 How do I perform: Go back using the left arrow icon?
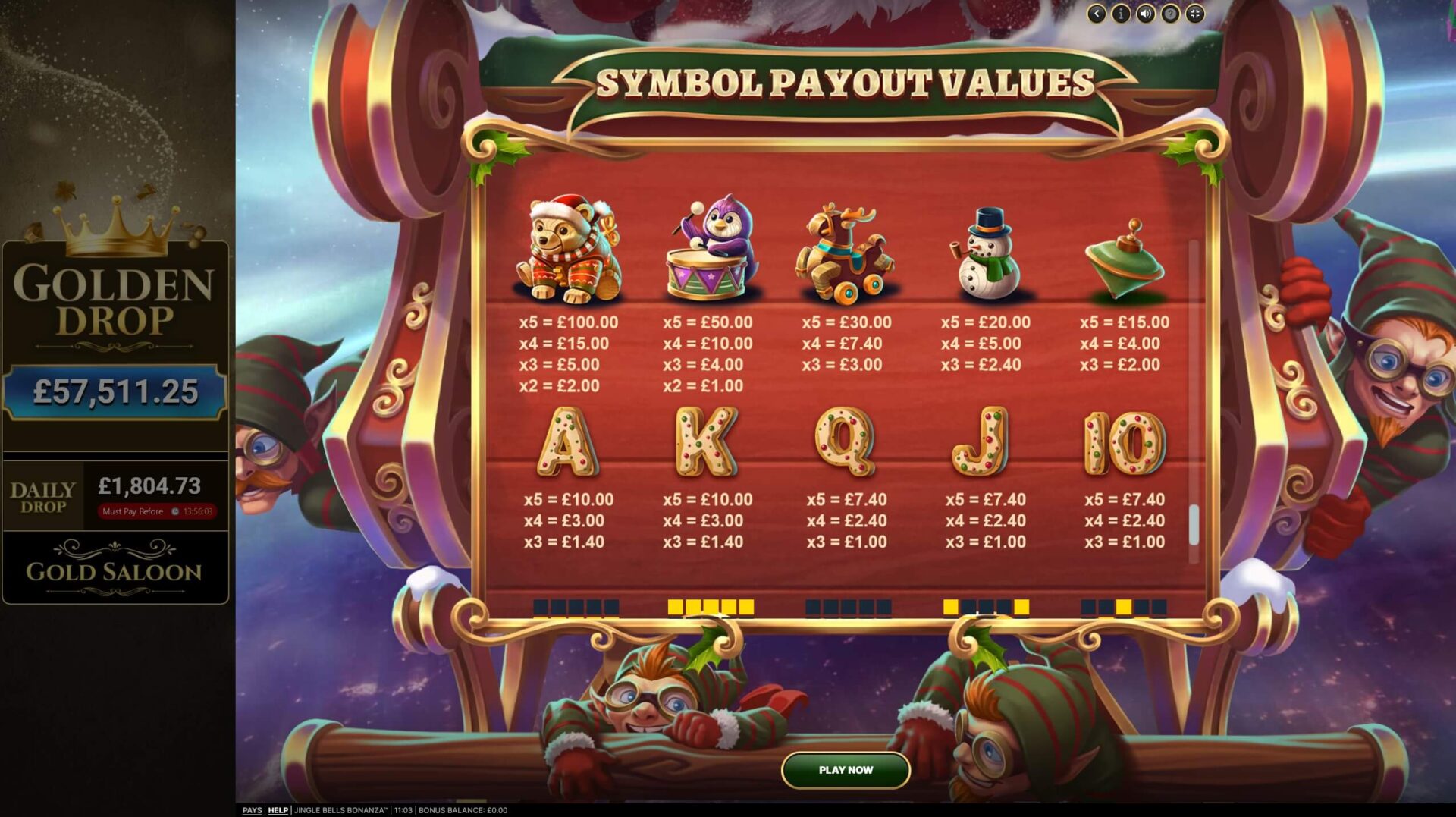tap(1096, 14)
